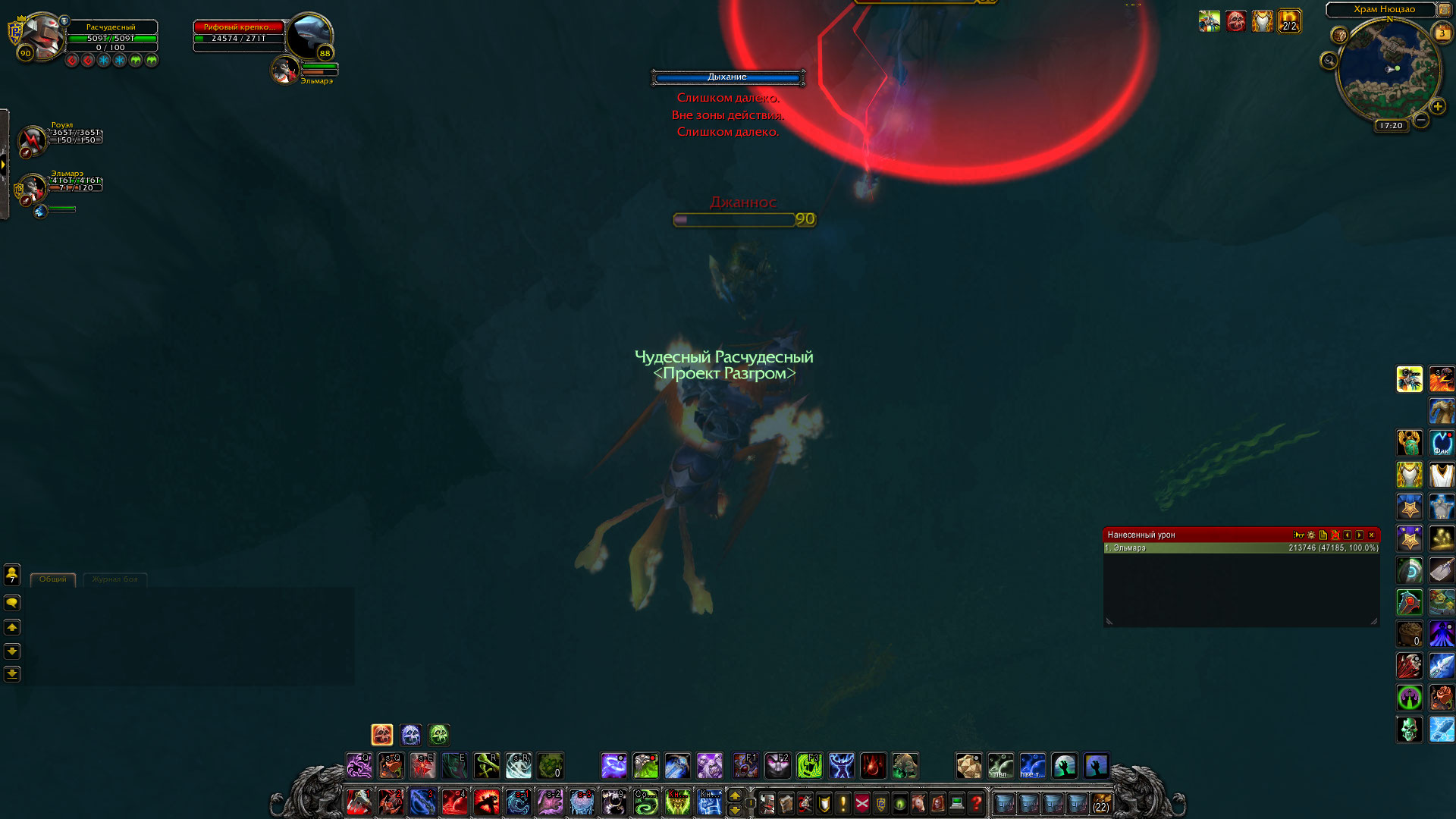Click the minimap tracking magnifier button

1329,61
